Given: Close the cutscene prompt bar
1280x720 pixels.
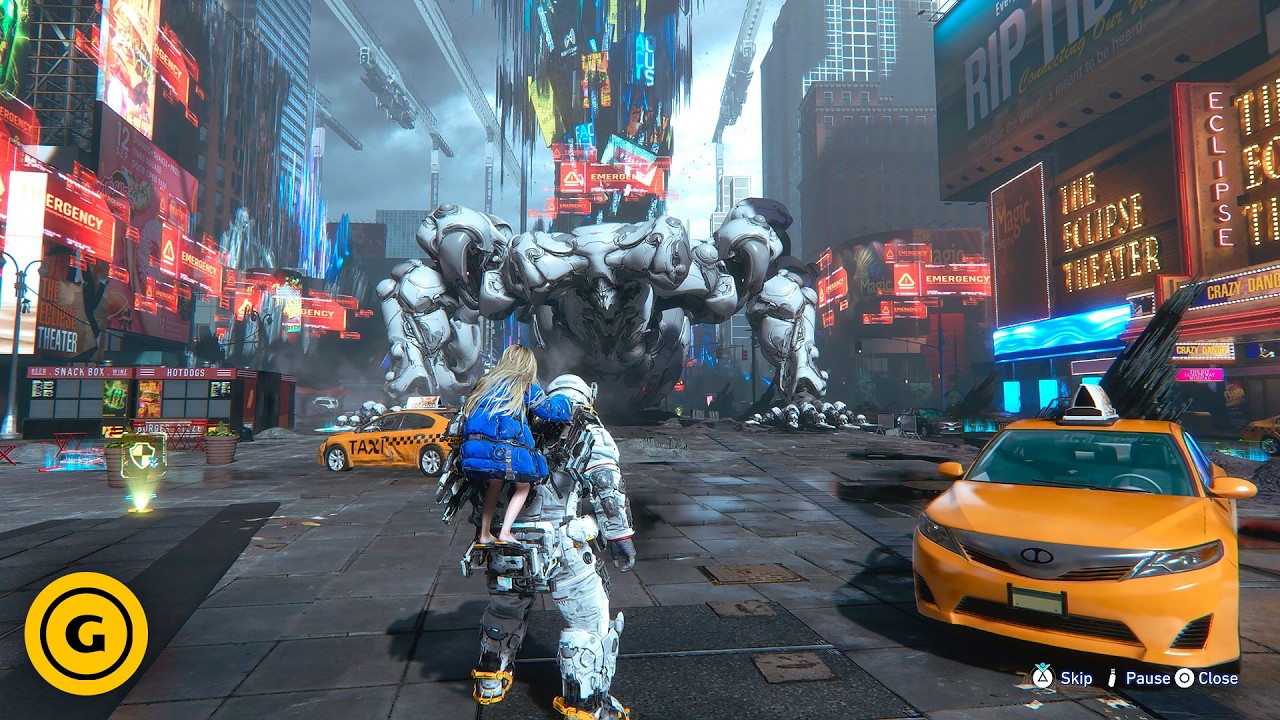Looking at the screenshot, I should pyautogui.click(x=1207, y=678).
